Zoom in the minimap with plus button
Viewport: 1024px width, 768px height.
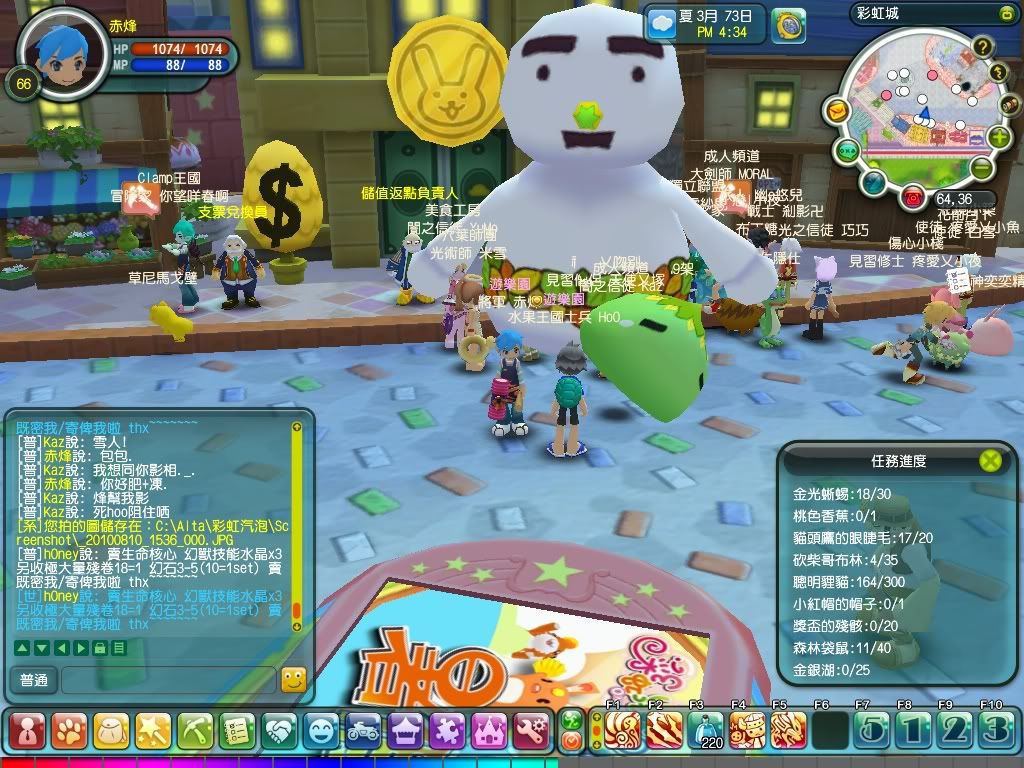click(998, 137)
